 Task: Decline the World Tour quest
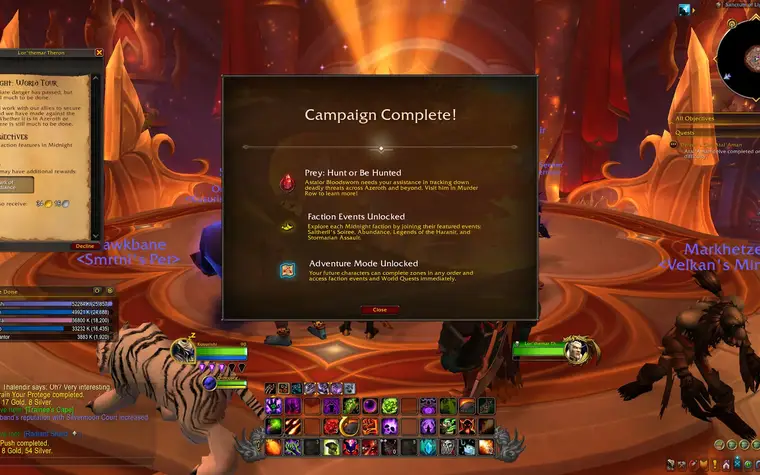(x=85, y=245)
